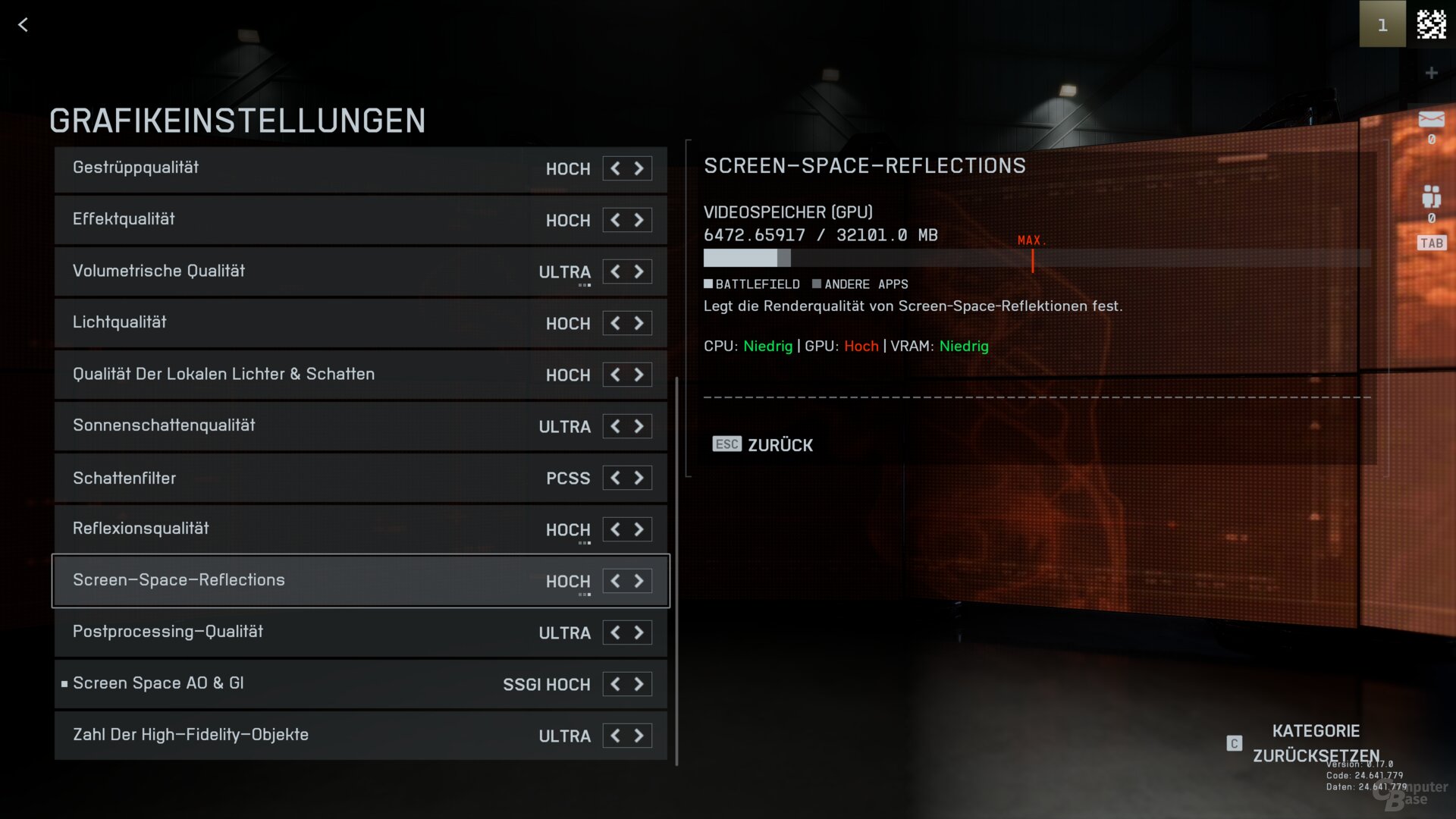The image size is (1456, 819).
Task: Raise Lichtqualität with the right arrow
Action: point(639,323)
